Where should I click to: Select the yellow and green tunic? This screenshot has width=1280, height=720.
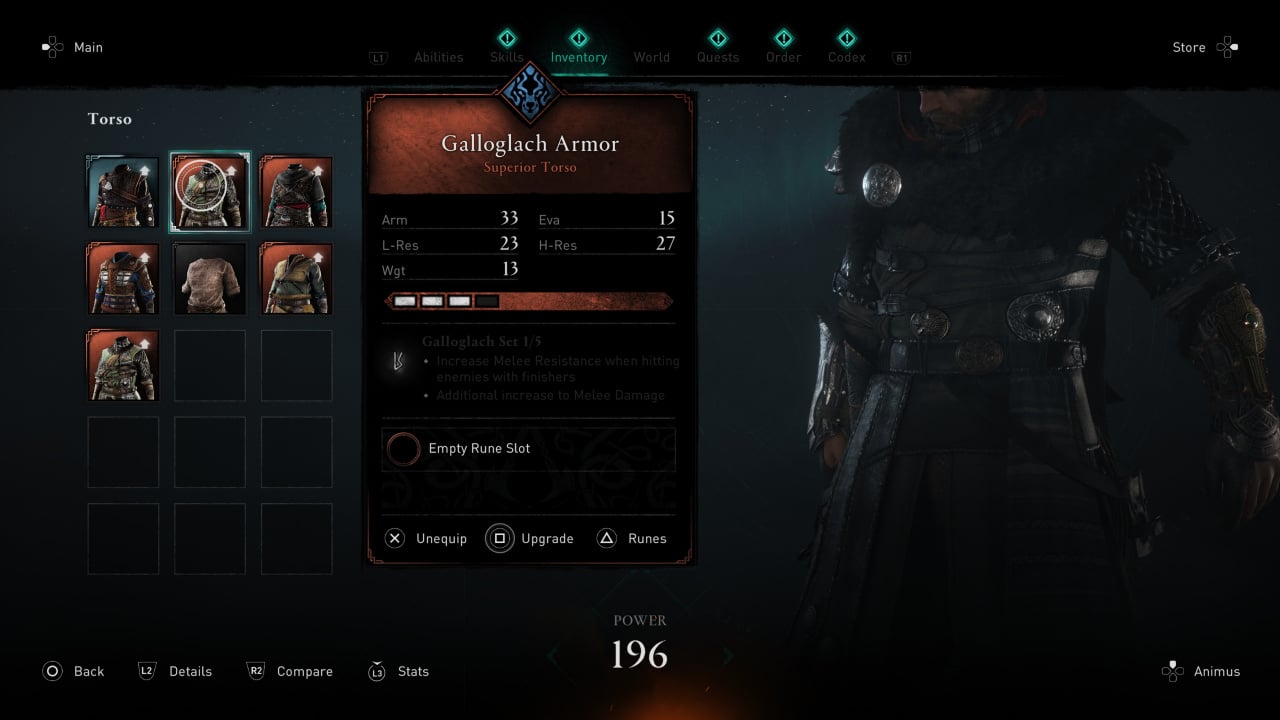click(296, 279)
